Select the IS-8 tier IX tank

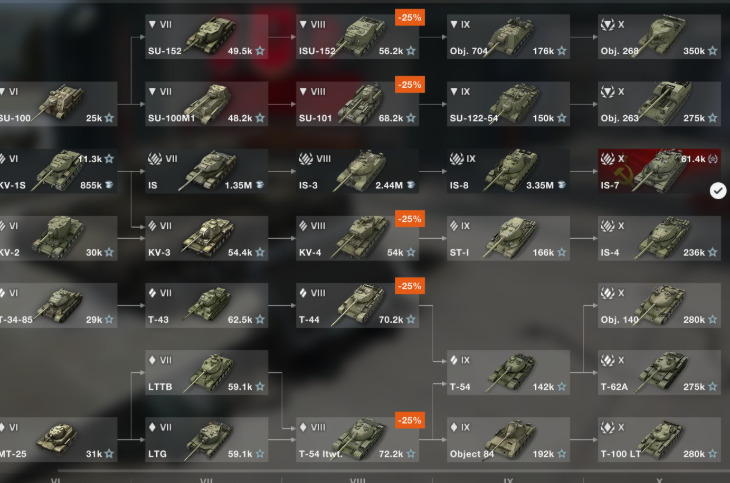[509, 171]
